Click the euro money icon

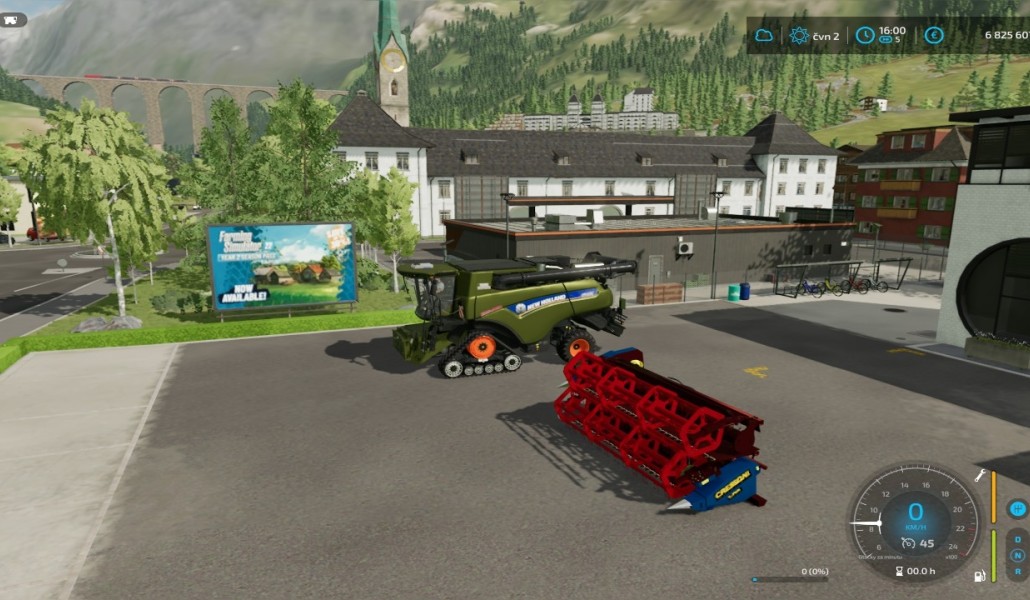pyautogui.click(x=934, y=36)
